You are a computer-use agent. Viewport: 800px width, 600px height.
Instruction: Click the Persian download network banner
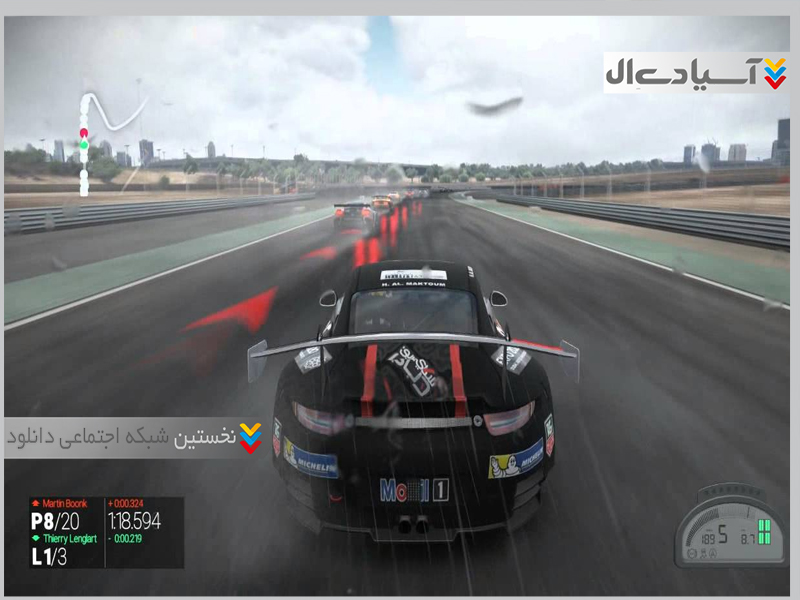tap(135, 438)
